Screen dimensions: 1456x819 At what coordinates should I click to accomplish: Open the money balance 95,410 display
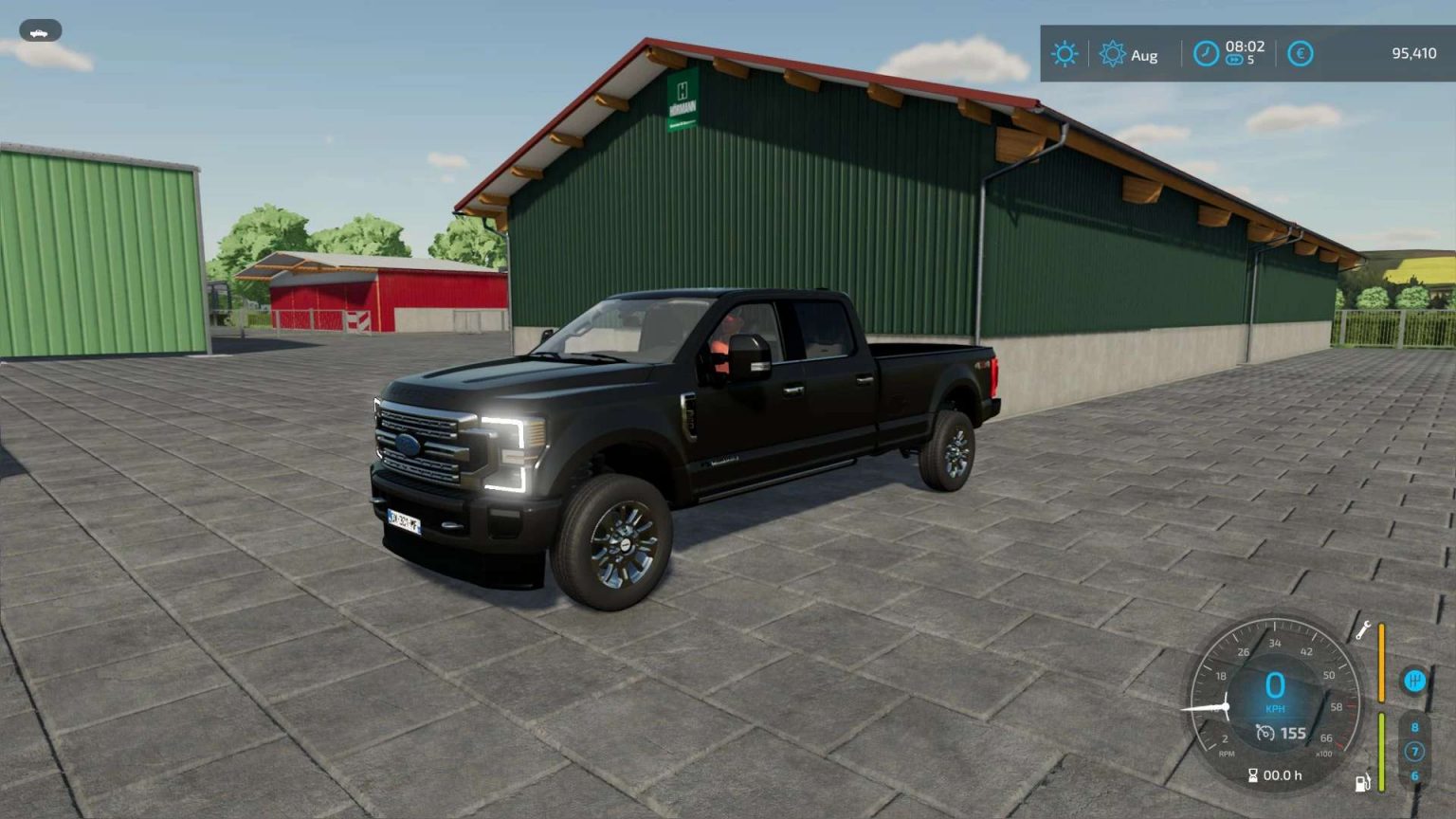[1414, 54]
